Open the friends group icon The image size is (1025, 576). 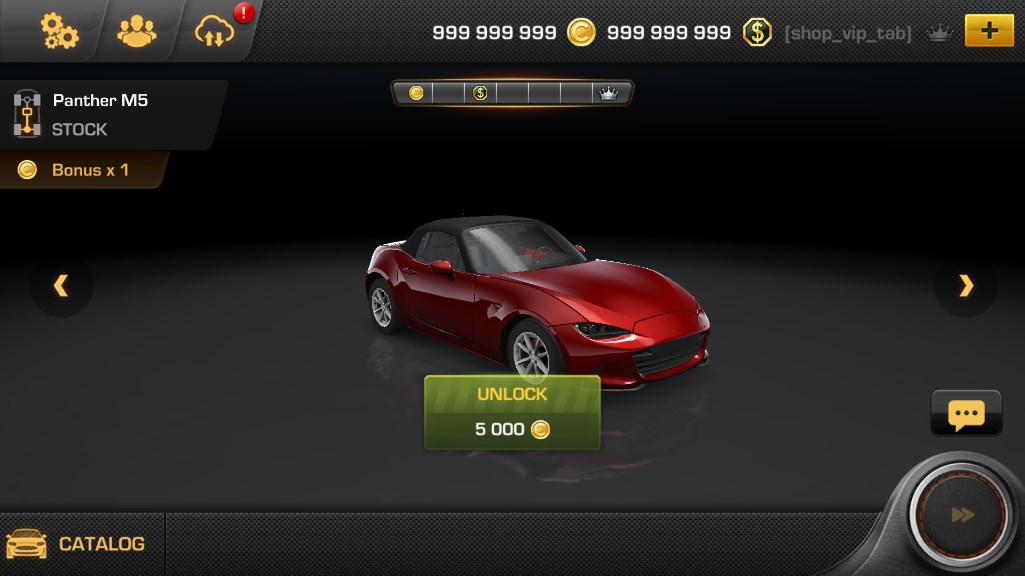(x=137, y=31)
